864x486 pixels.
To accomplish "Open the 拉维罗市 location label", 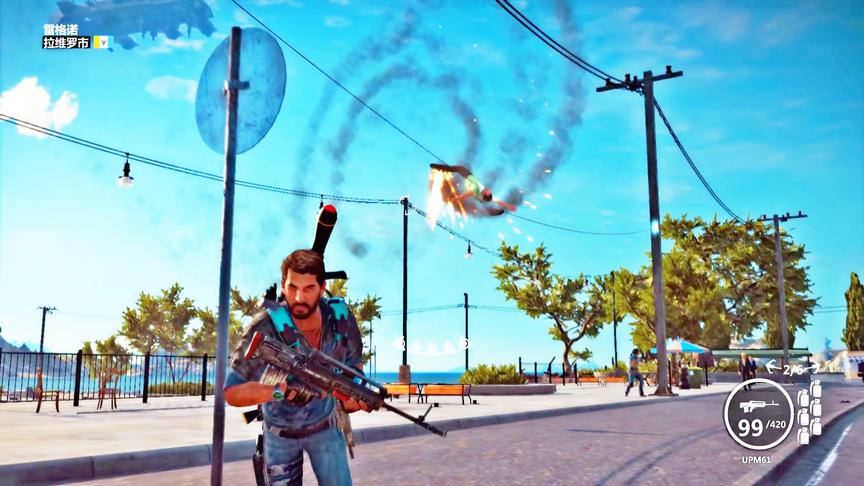I will 66,43.
